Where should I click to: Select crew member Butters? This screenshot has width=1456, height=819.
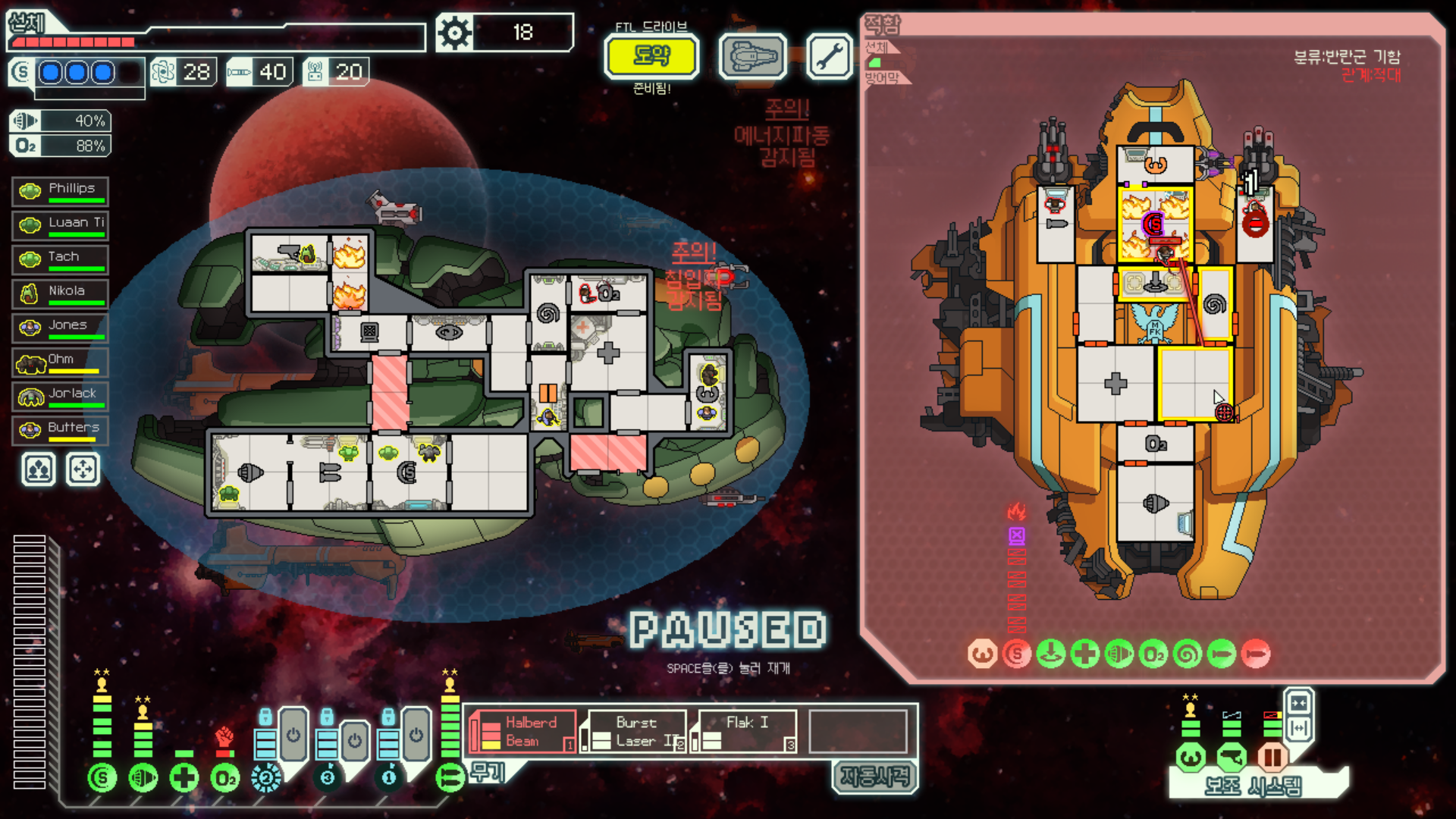61,430
